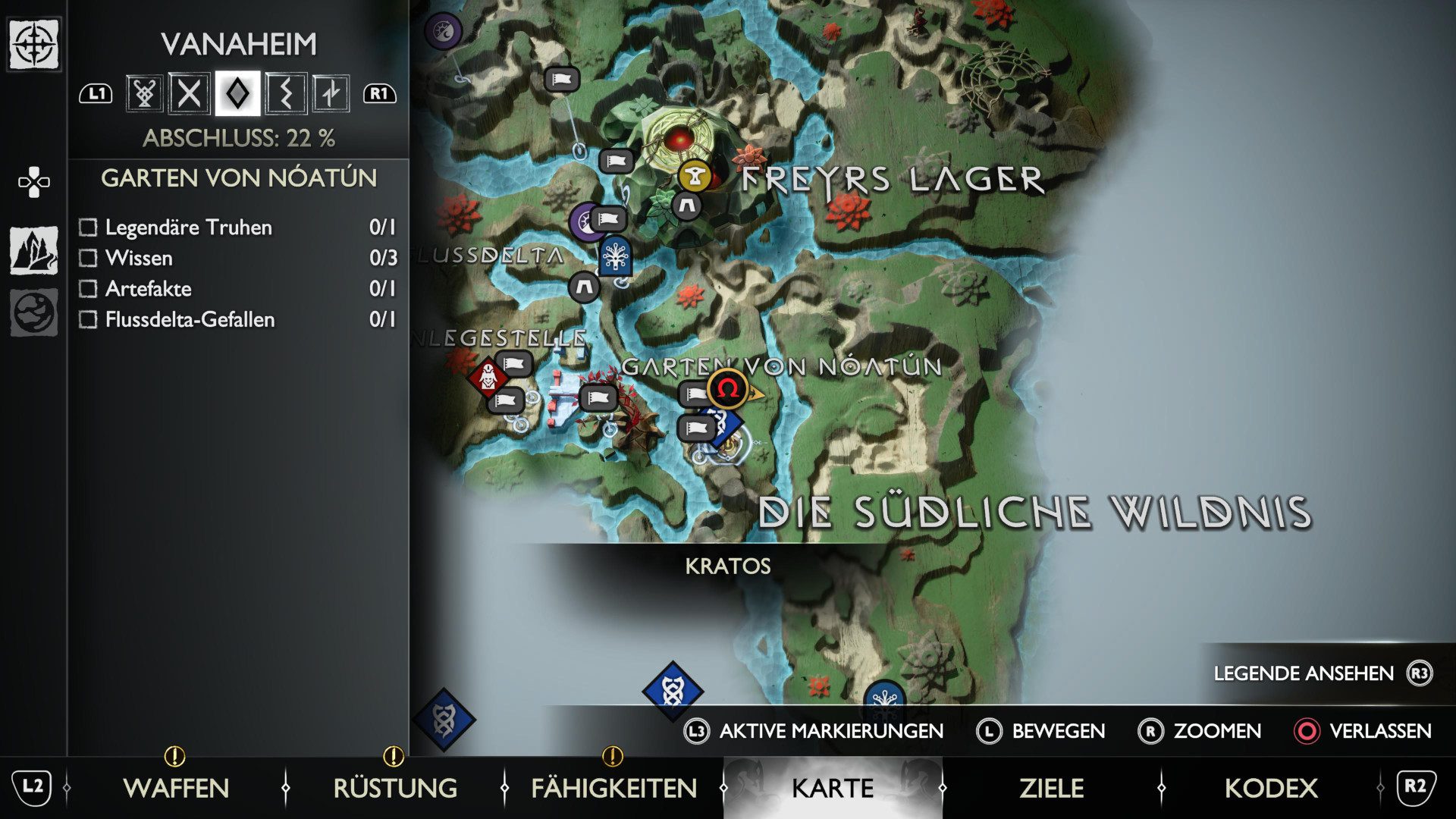The width and height of the screenshot is (1456, 819).
Task: Open the Waffen tab
Action: point(176,788)
